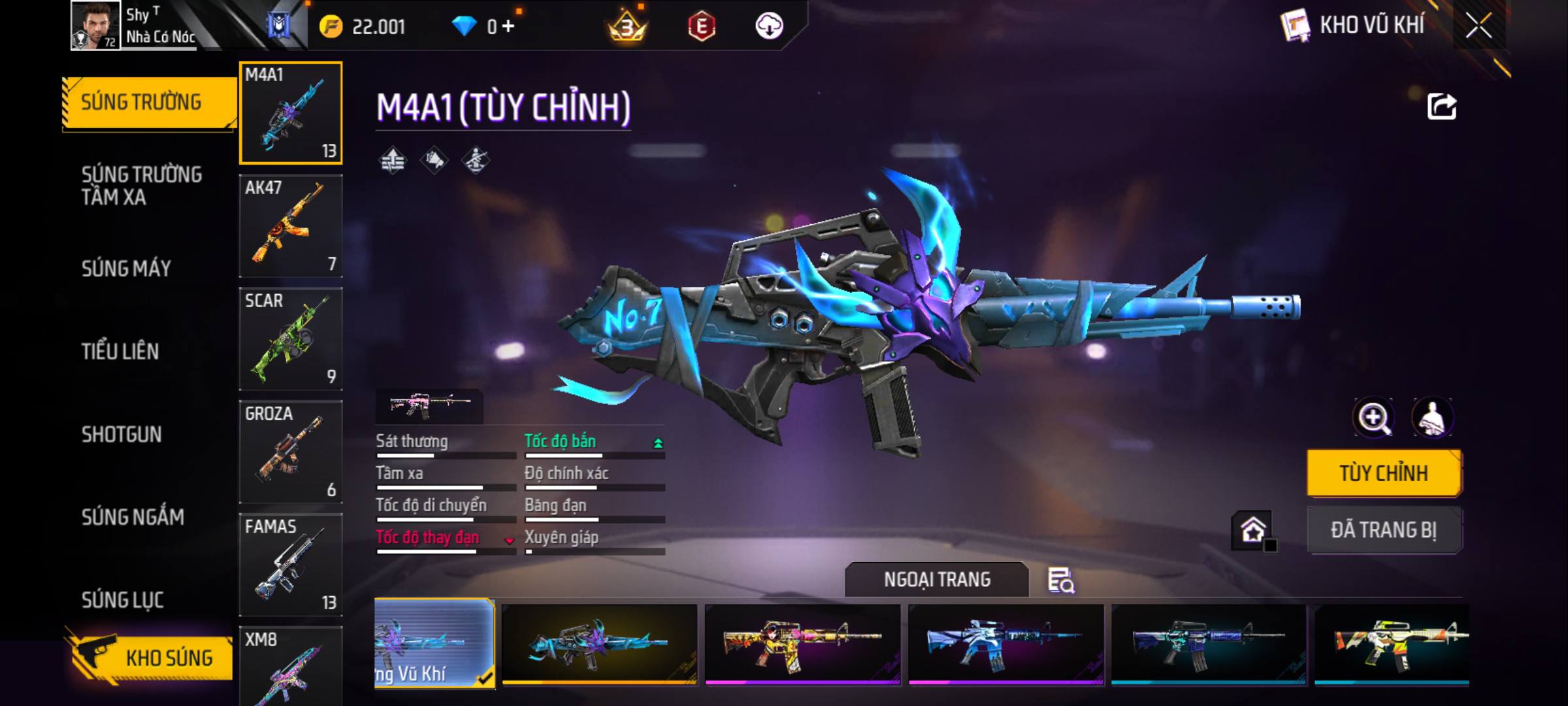The image size is (1568, 706).
Task: Select the AK47 weapon tile
Action: click(291, 226)
